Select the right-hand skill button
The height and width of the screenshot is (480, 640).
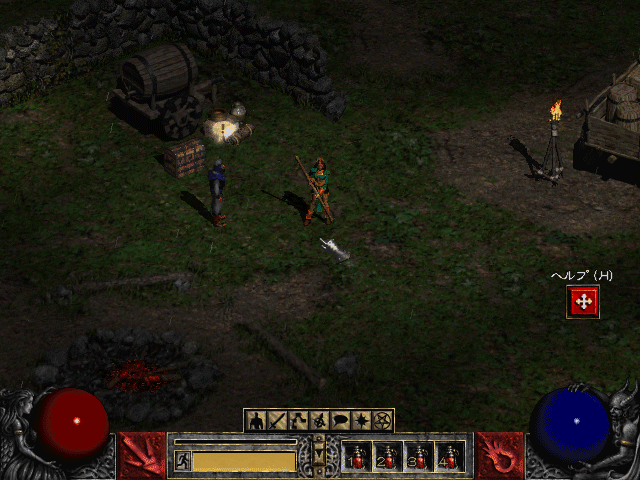(x=499, y=455)
